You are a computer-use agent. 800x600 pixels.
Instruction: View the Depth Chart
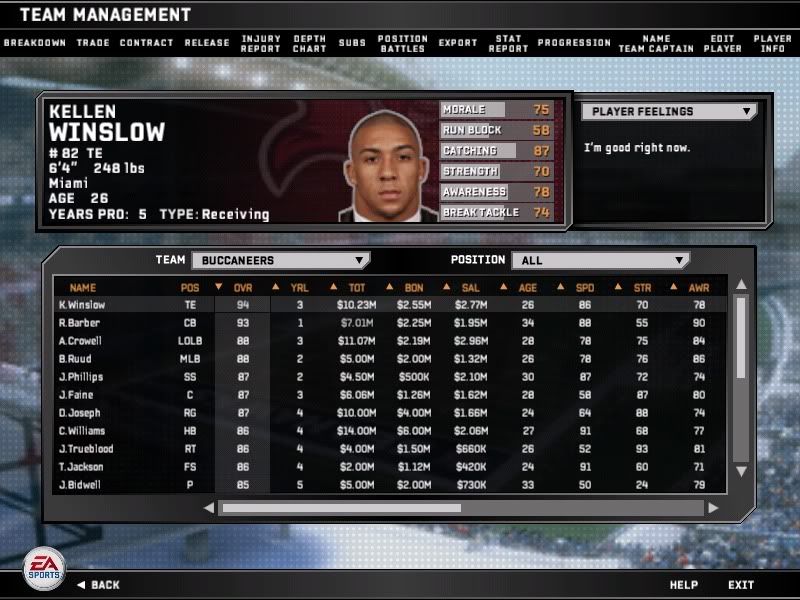coord(310,43)
